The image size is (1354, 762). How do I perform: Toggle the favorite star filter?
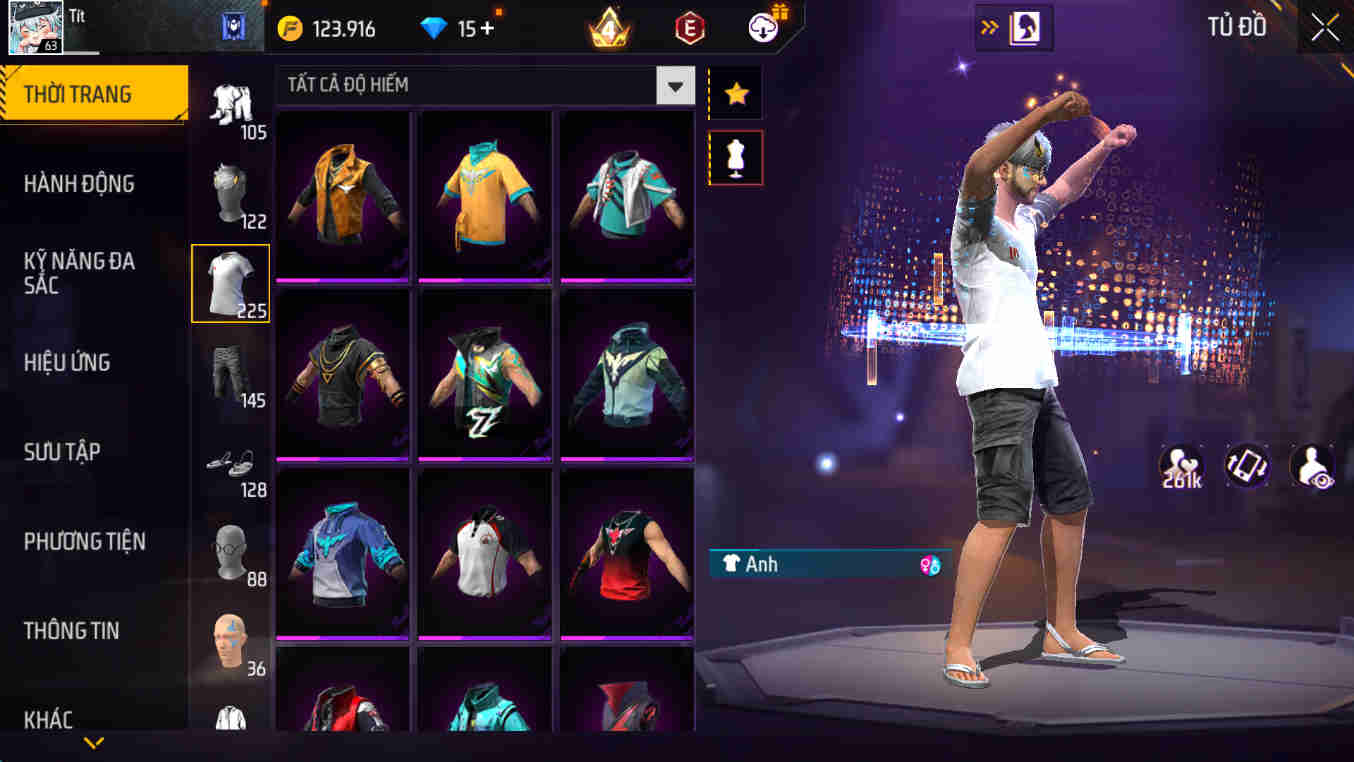click(x=735, y=90)
